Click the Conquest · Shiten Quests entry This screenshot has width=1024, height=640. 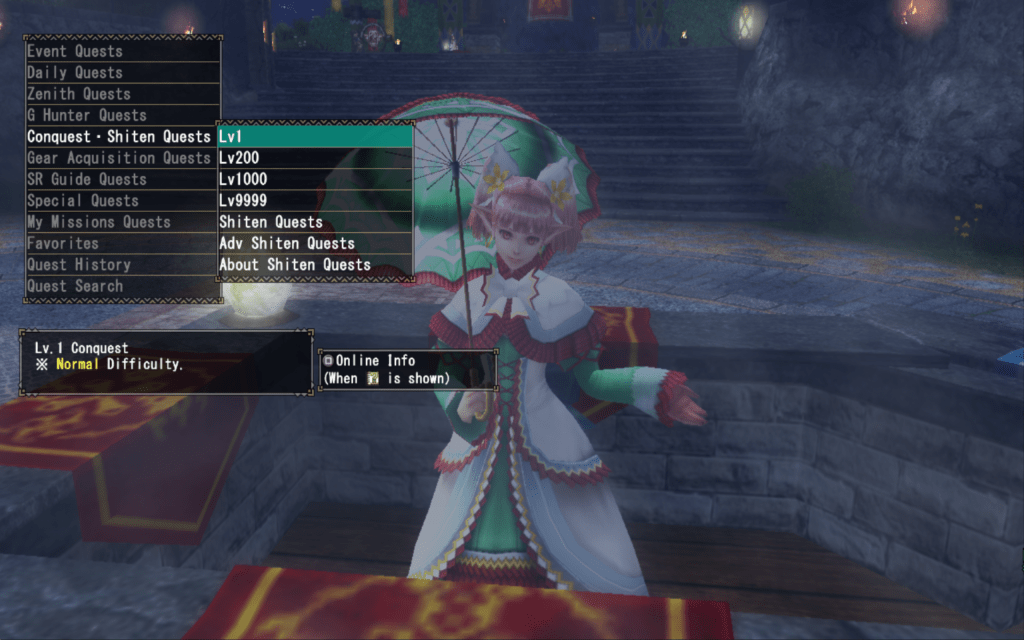[120, 136]
